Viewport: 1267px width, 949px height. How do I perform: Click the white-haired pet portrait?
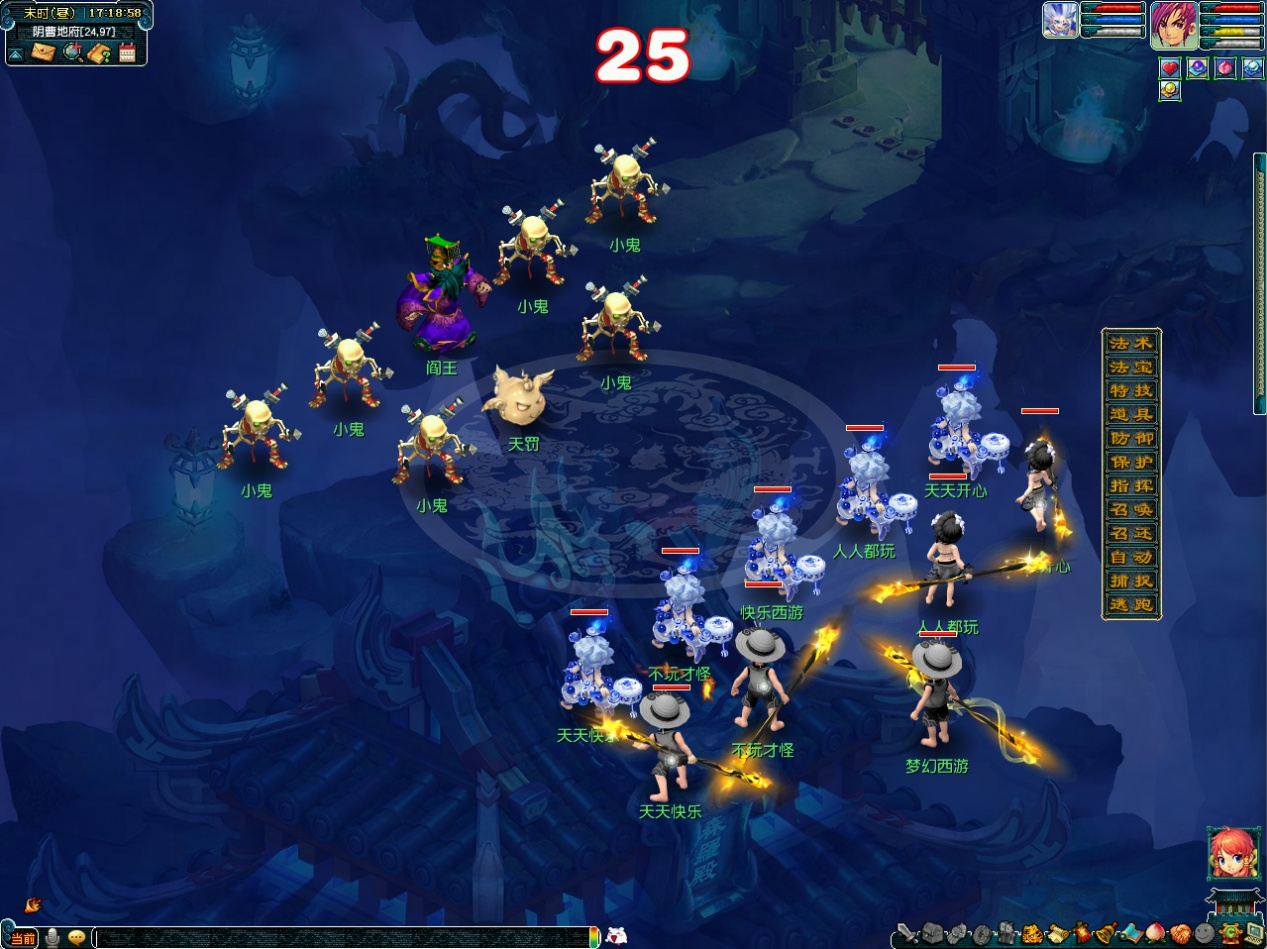pos(1060,20)
